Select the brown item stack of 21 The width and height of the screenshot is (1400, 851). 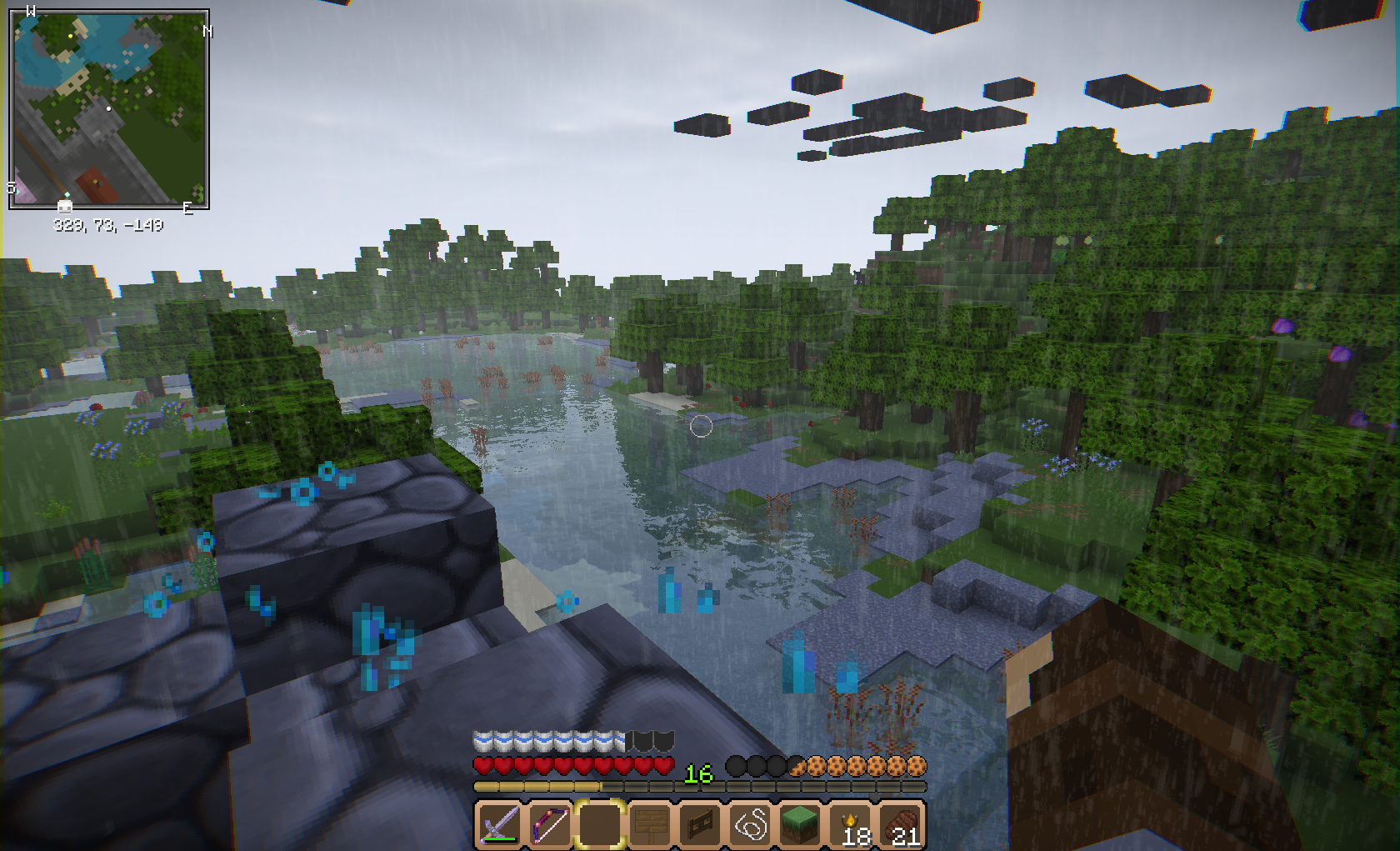tap(902, 824)
